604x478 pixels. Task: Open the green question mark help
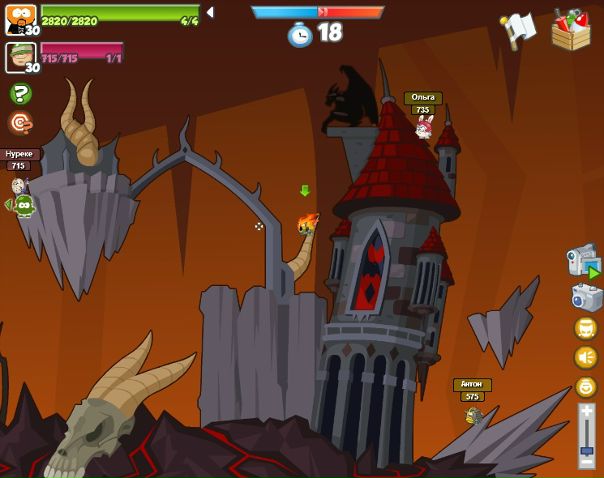pyautogui.click(x=20, y=94)
